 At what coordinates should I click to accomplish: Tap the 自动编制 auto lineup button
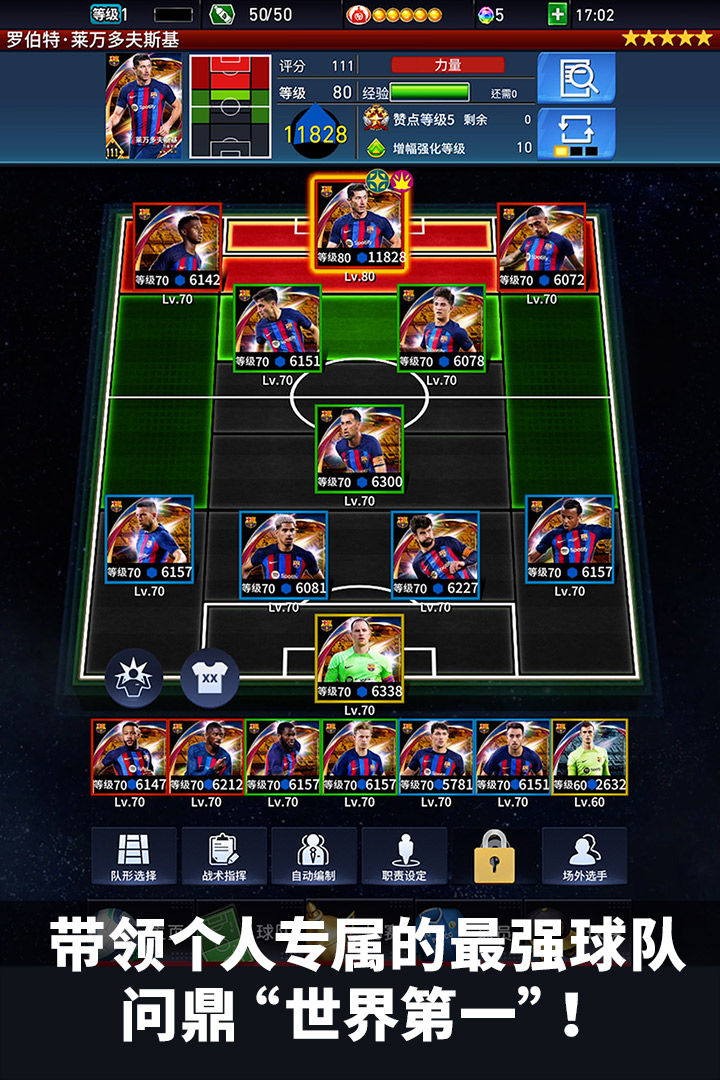(x=314, y=856)
